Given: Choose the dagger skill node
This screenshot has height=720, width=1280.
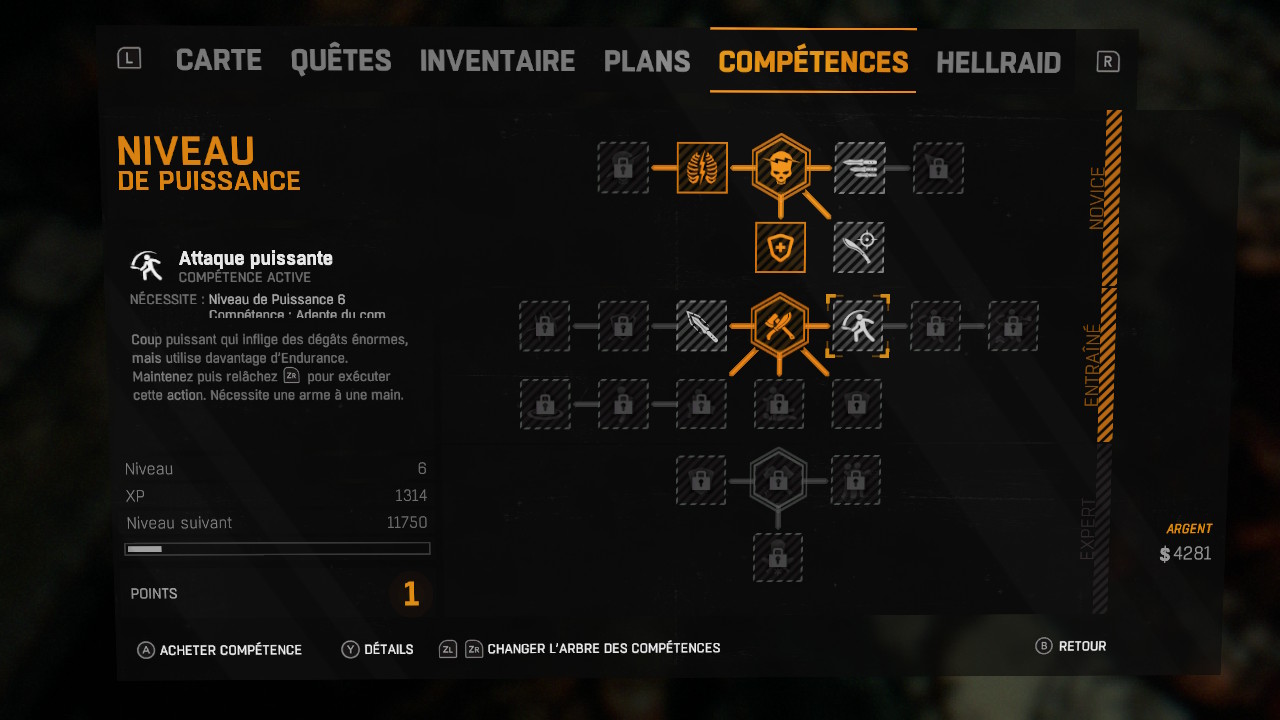Looking at the screenshot, I should pos(702,326).
